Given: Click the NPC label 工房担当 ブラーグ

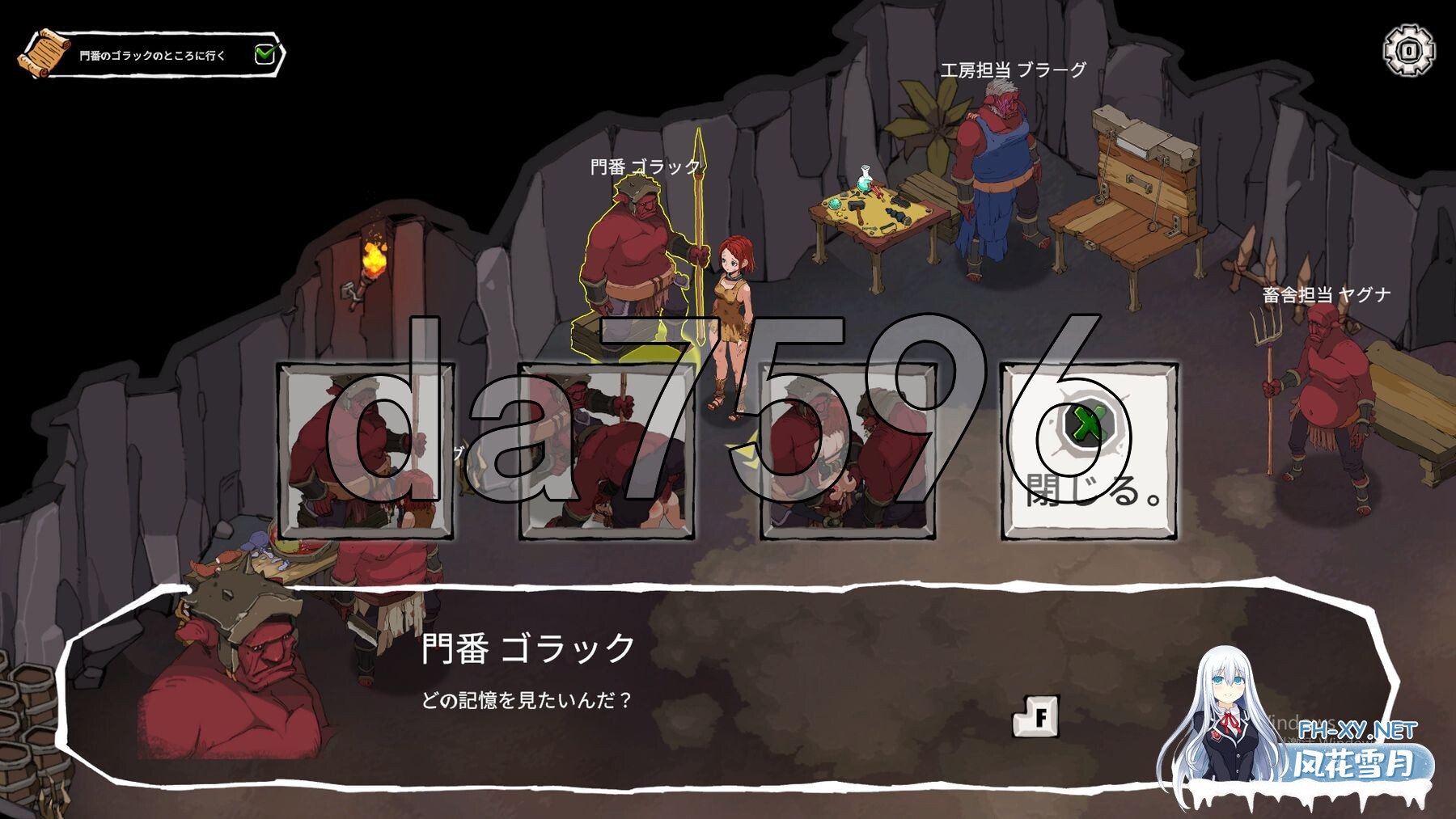Looking at the screenshot, I should click(x=1013, y=71).
